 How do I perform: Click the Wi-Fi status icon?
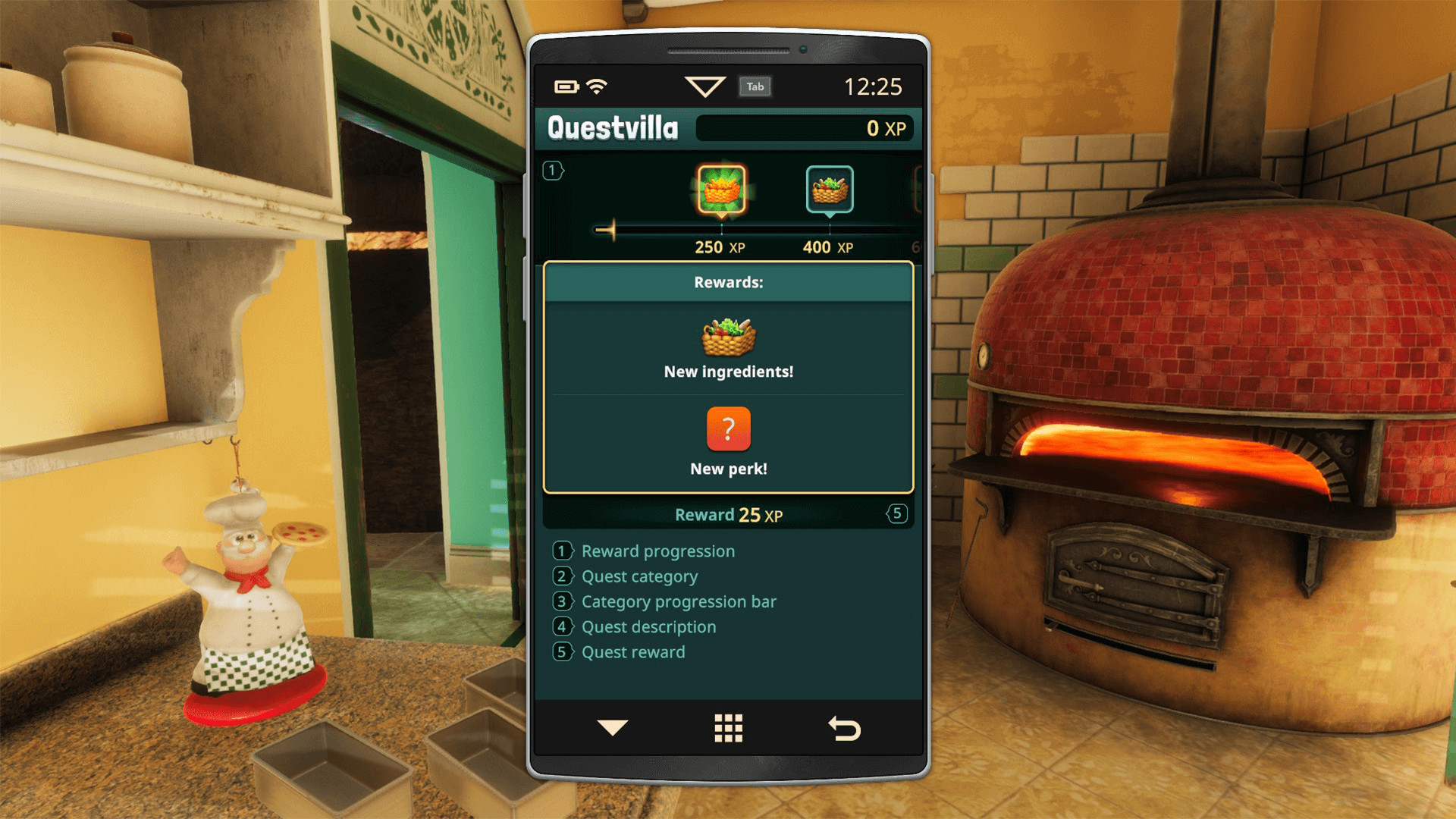(598, 86)
